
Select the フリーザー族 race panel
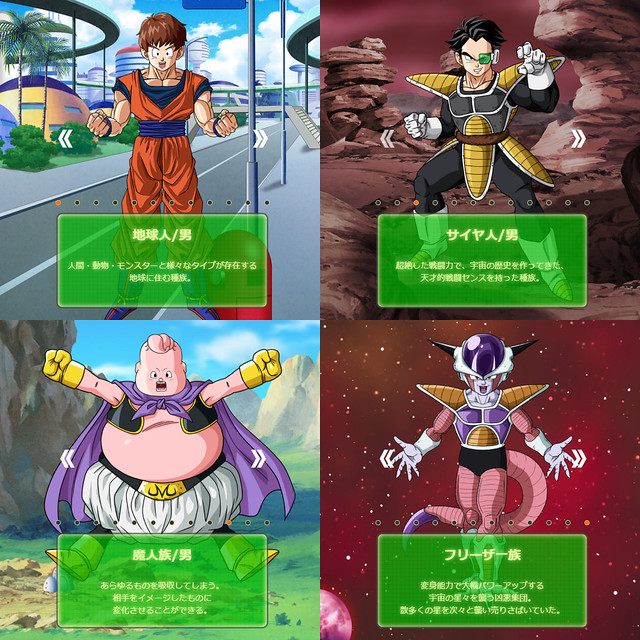[x=481, y=578]
